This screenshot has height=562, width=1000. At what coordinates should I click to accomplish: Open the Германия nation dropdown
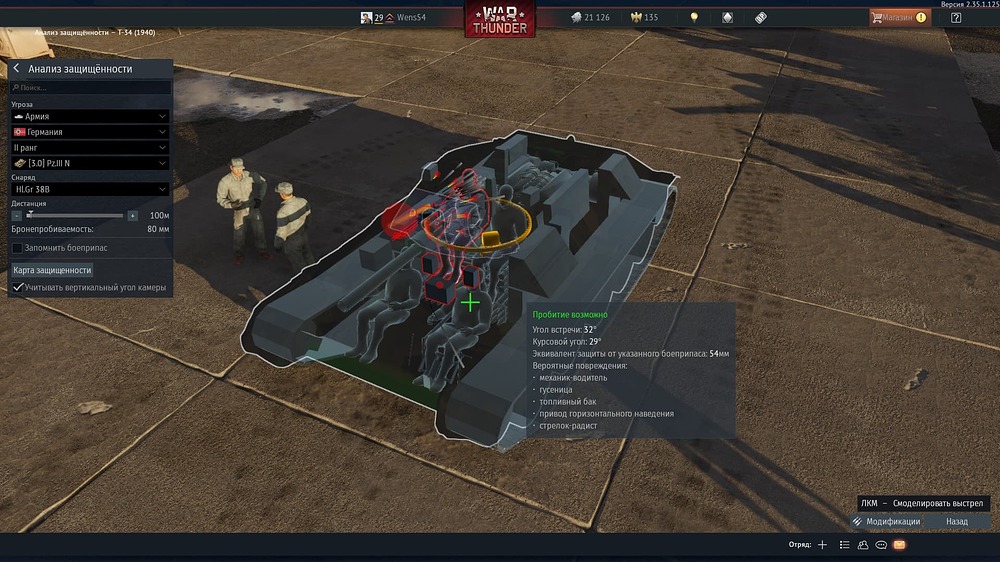(90, 132)
